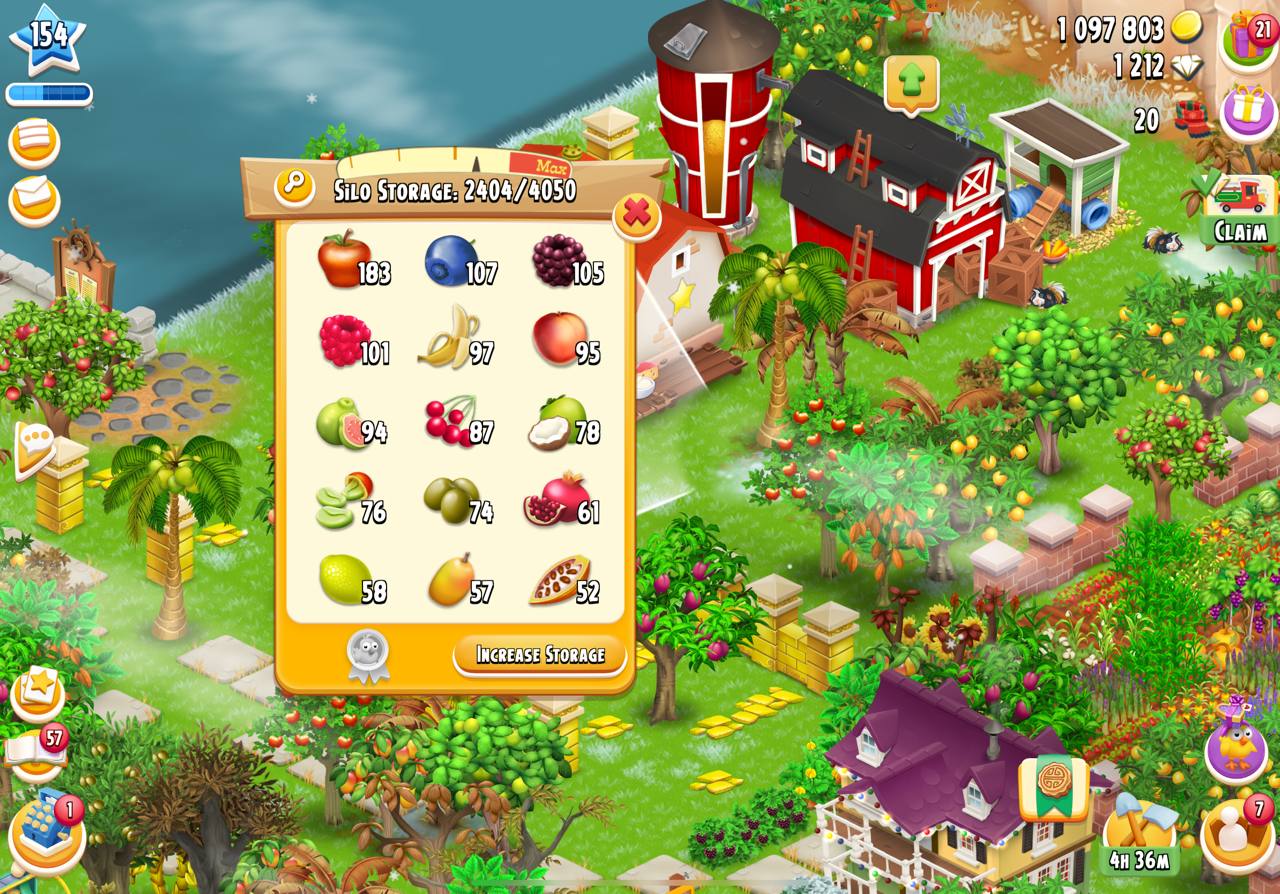Open the mailbox envelope icon
The width and height of the screenshot is (1280, 894).
(34, 198)
